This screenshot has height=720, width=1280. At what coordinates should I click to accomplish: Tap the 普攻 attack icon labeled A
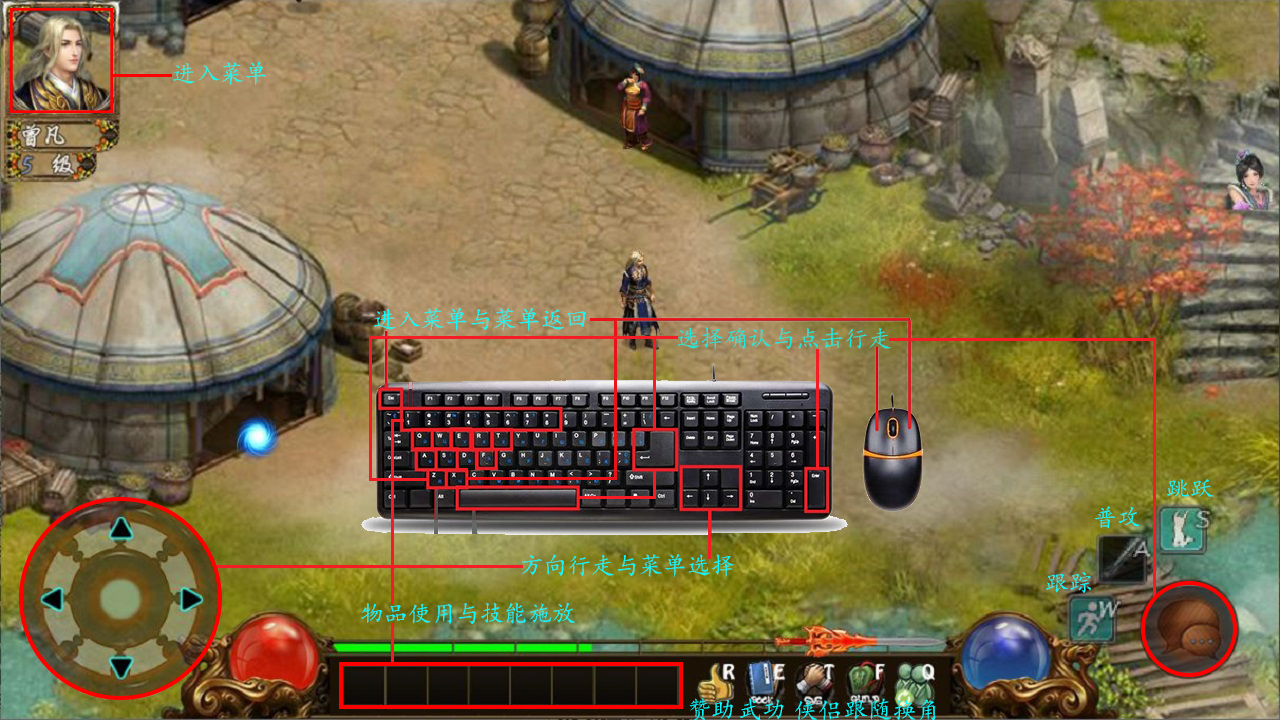coord(1122,558)
